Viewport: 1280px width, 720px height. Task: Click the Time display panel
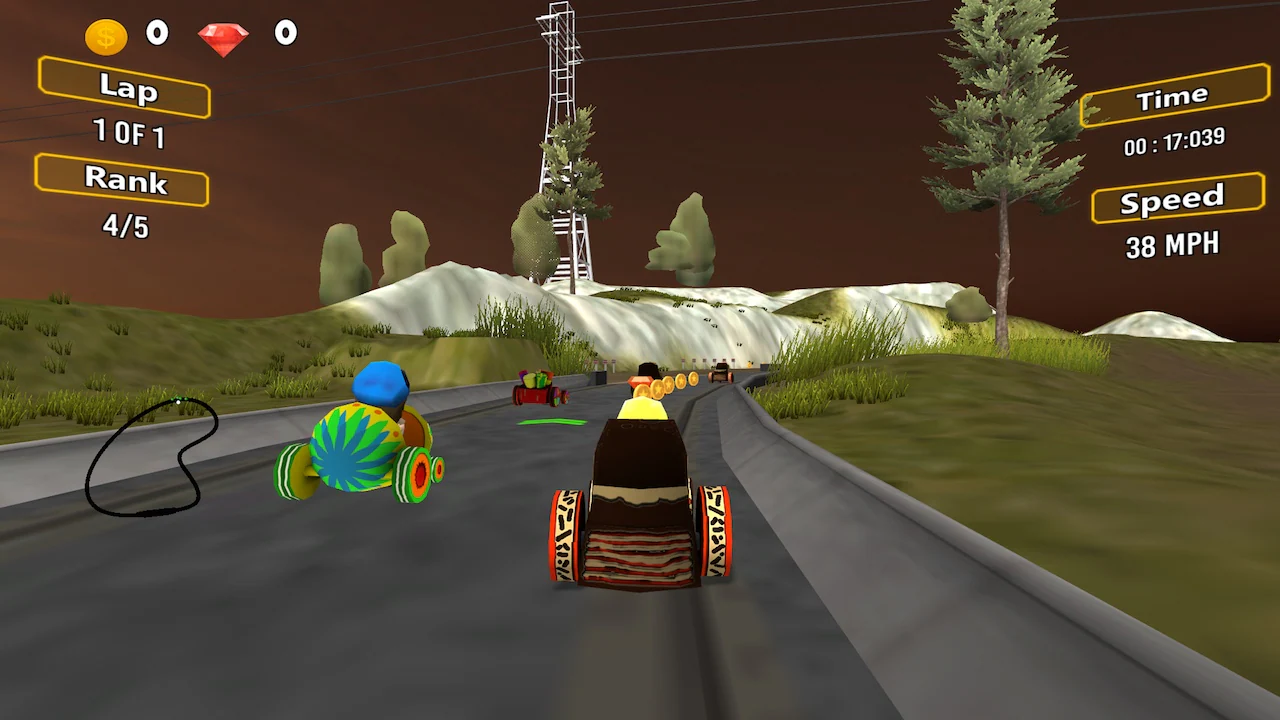pos(1175,96)
